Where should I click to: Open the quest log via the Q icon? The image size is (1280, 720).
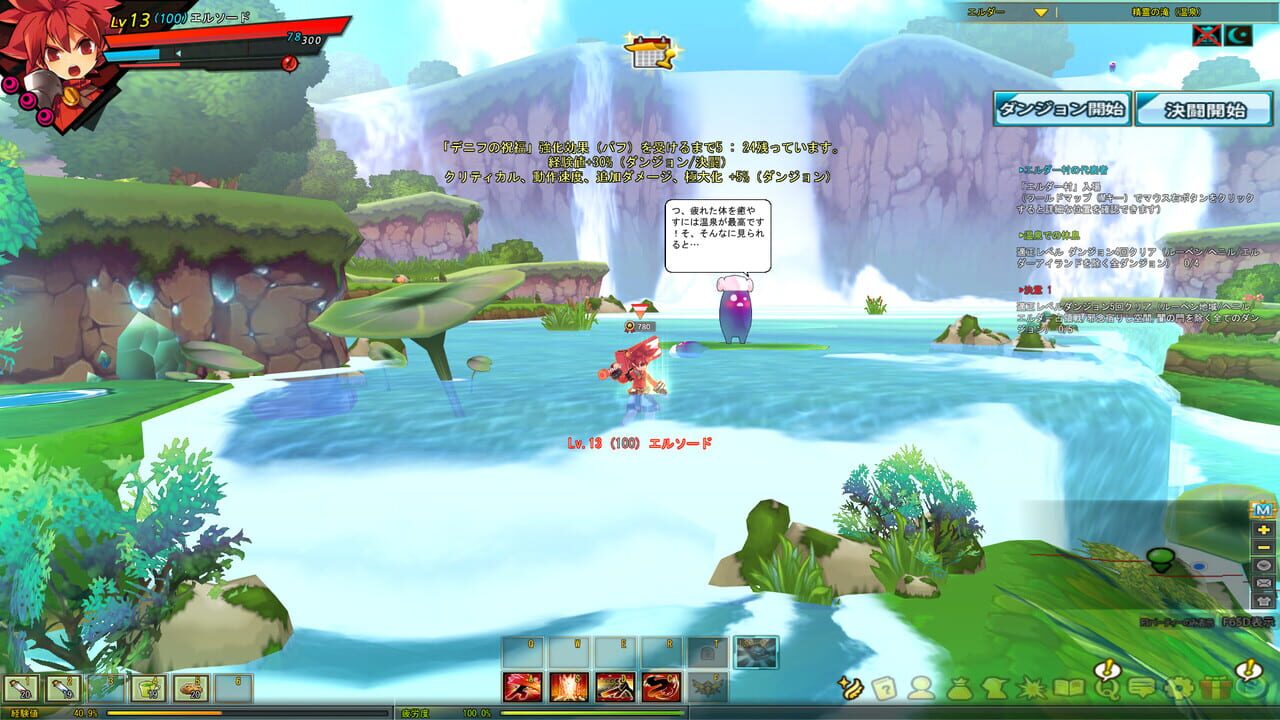pyautogui.click(x=1109, y=688)
